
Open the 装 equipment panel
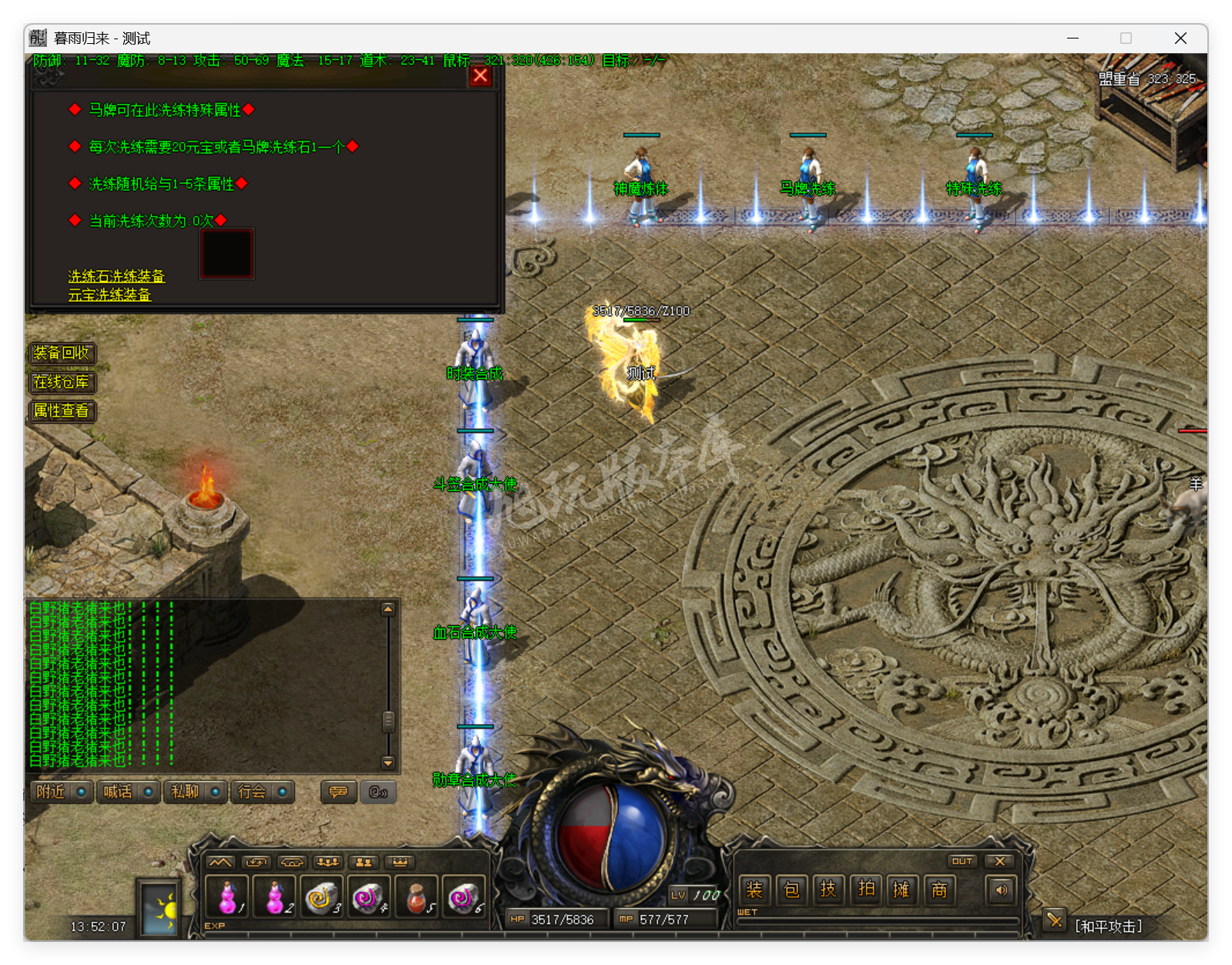(x=754, y=890)
